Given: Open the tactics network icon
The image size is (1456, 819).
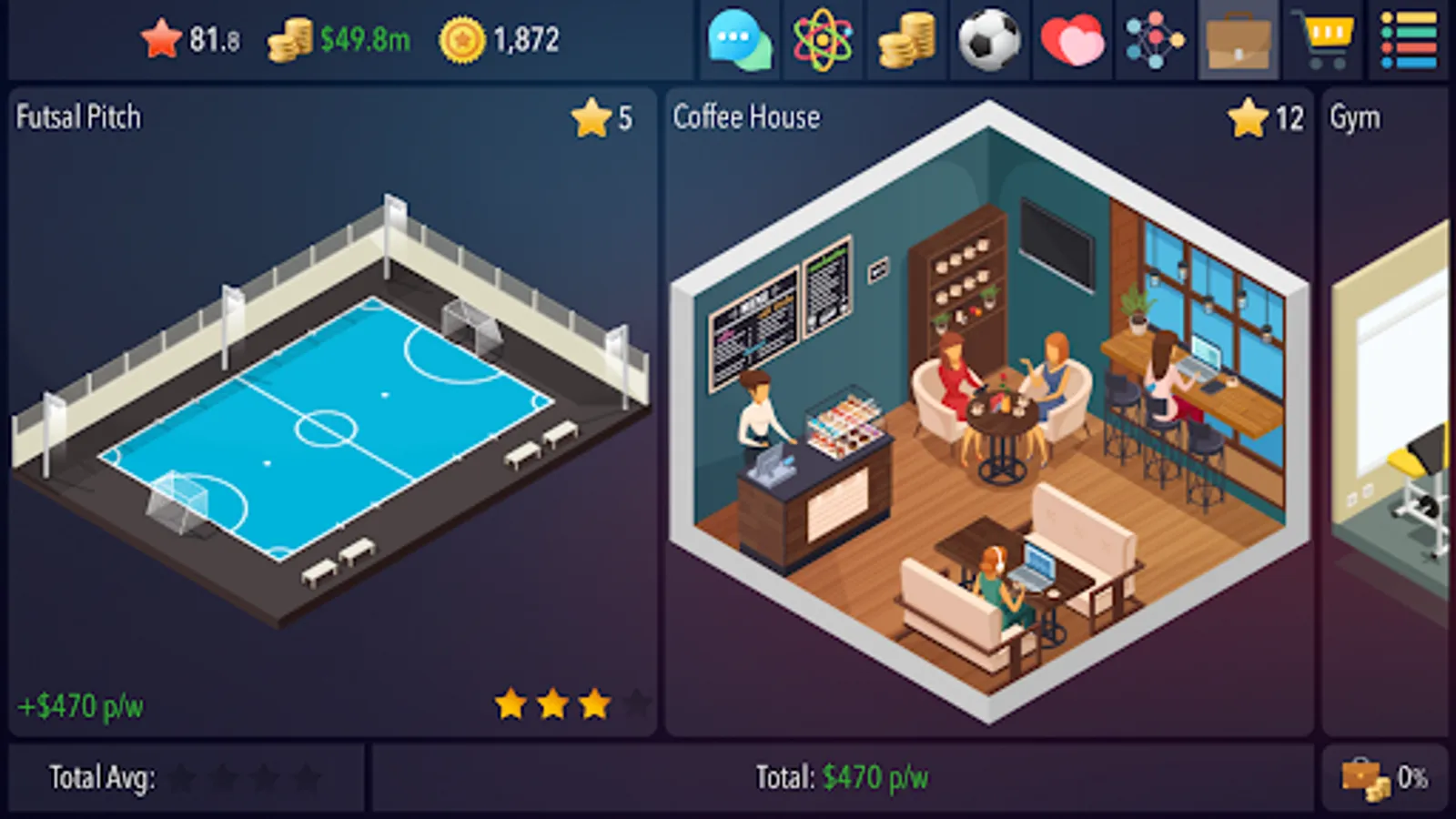Looking at the screenshot, I should point(1153,40).
